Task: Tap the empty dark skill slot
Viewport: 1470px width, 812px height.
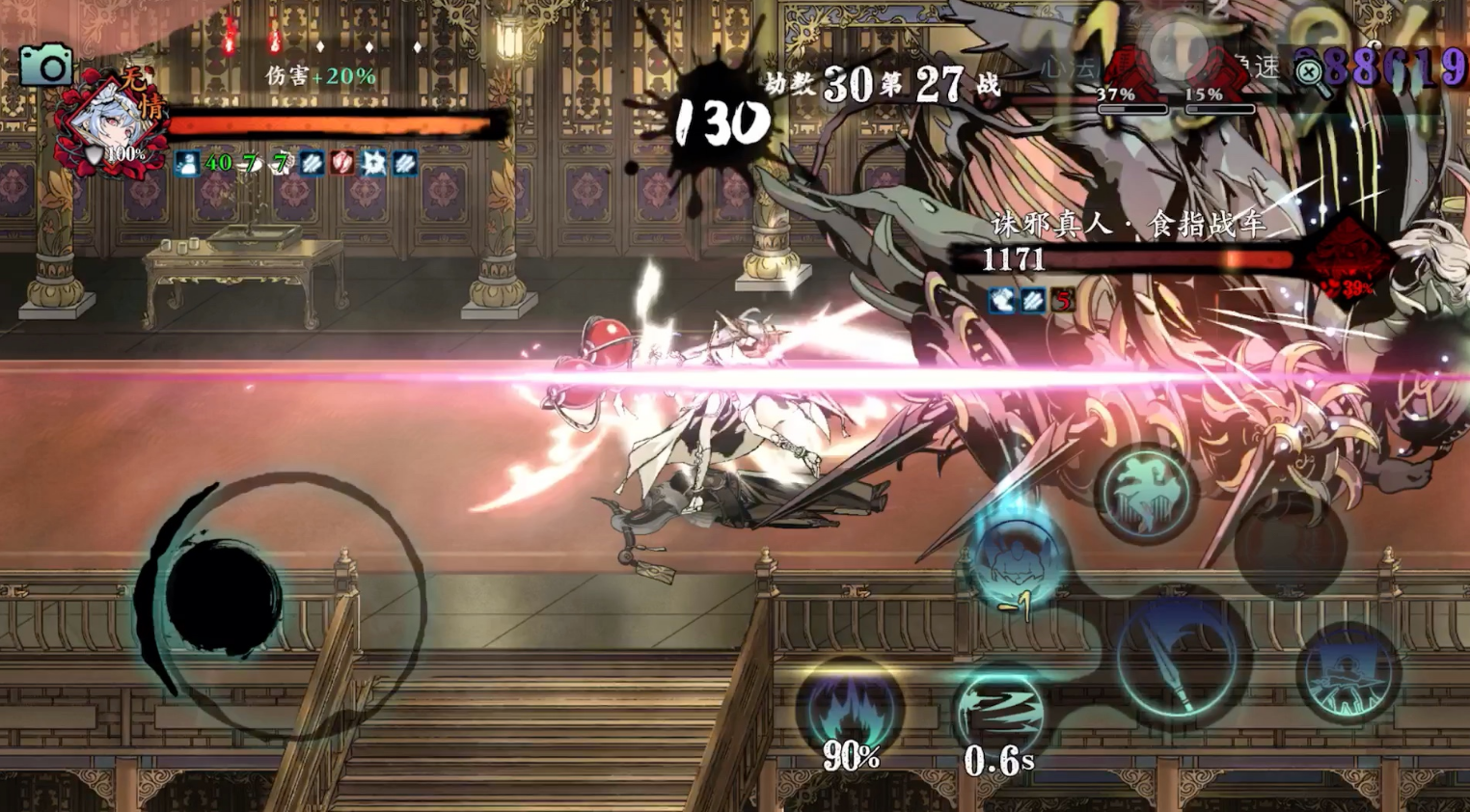Action: click(x=1289, y=546)
